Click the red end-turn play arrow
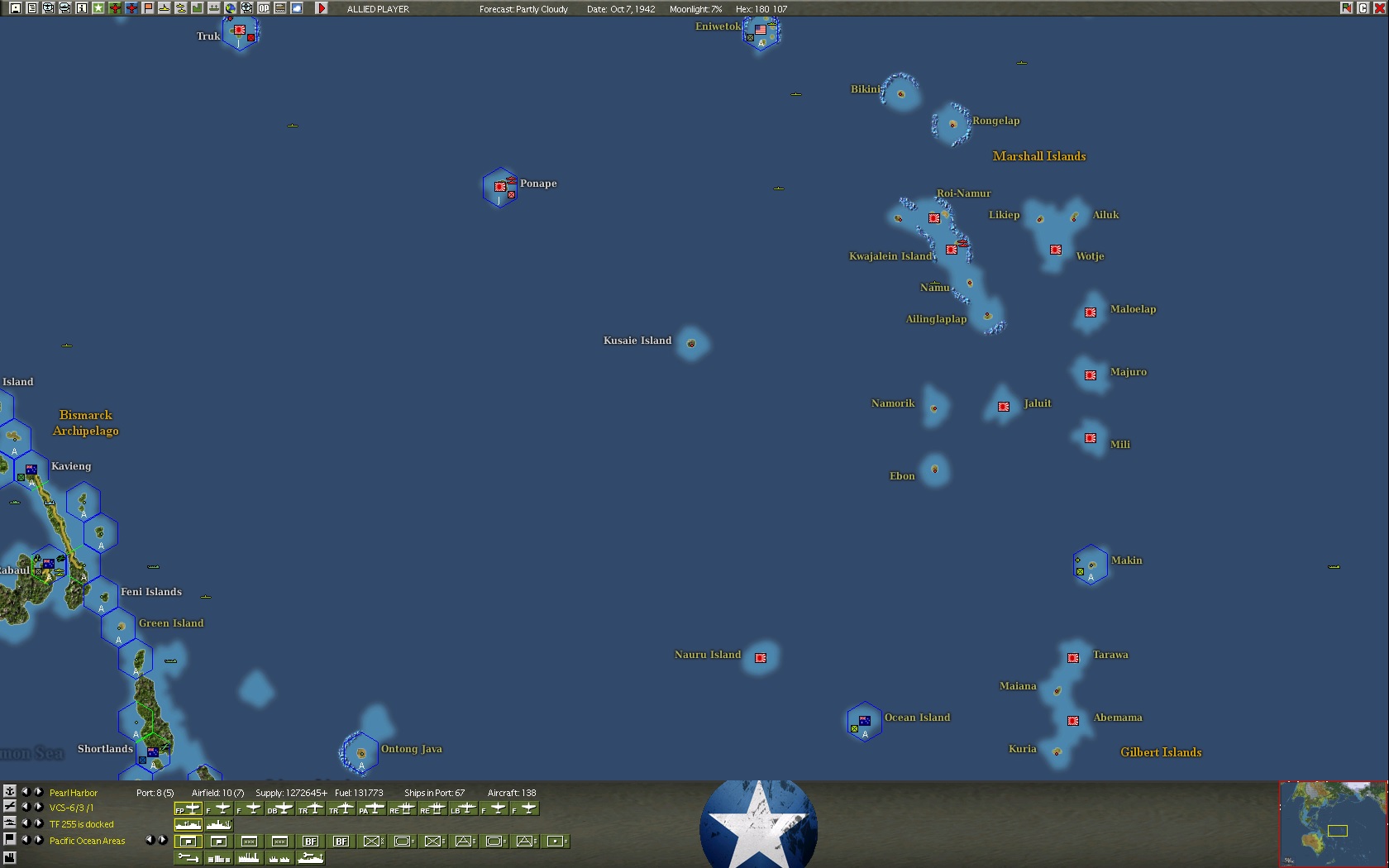 point(322,8)
